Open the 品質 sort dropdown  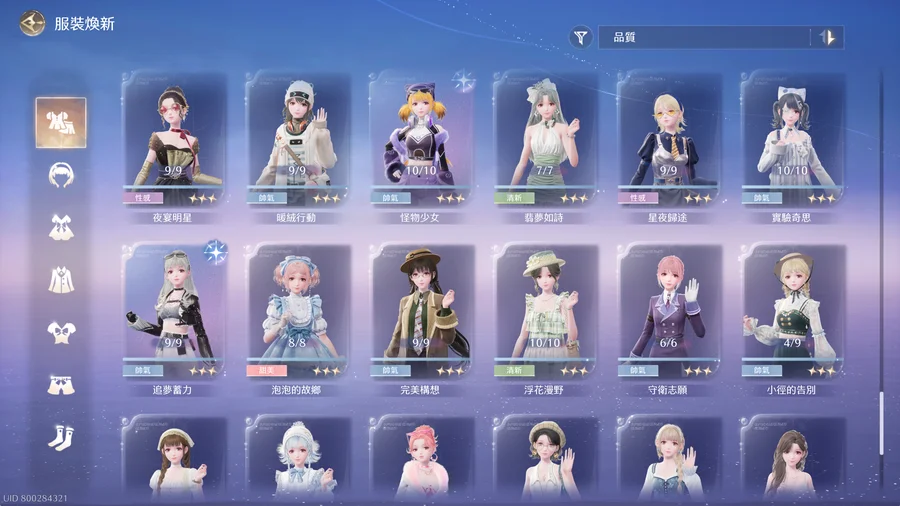click(x=705, y=38)
